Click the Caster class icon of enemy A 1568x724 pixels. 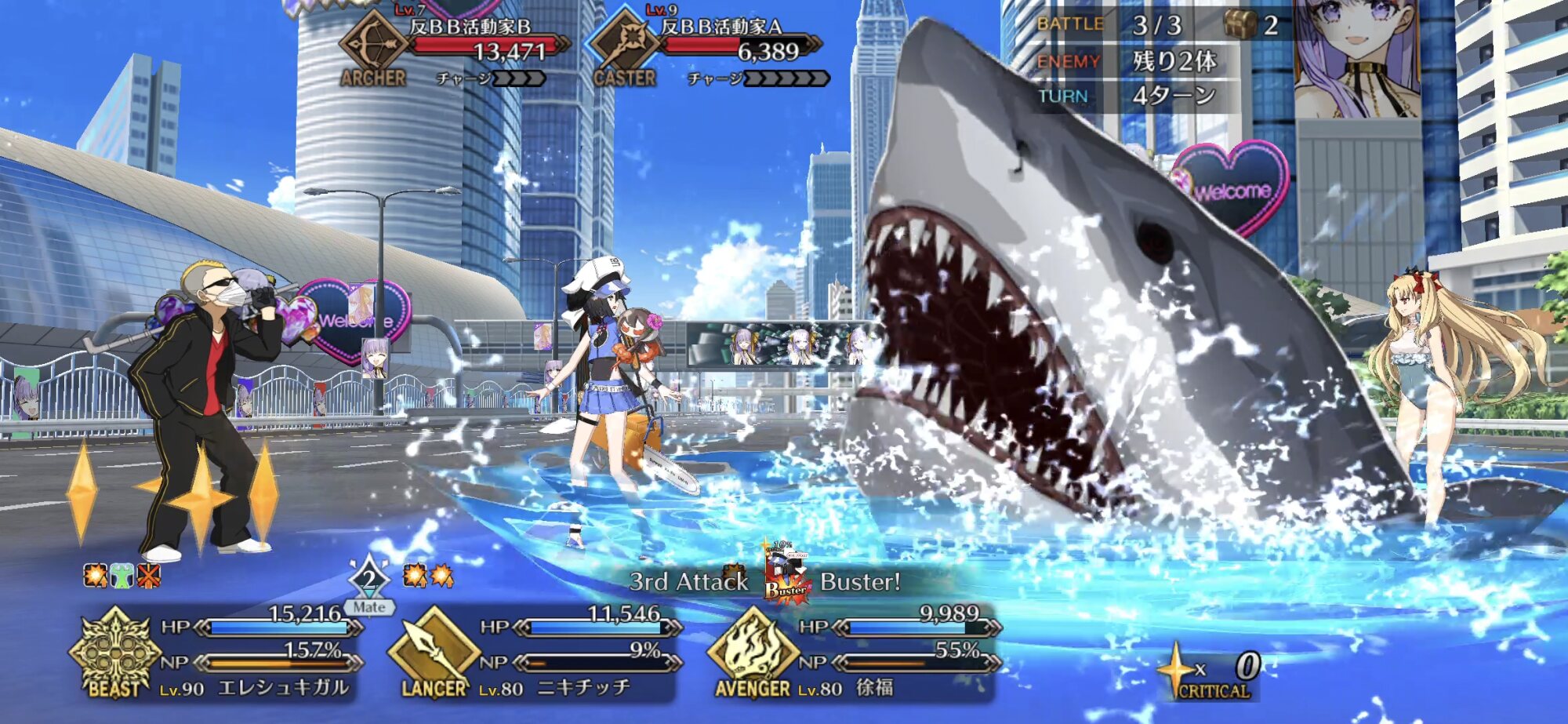coord(624,45)
